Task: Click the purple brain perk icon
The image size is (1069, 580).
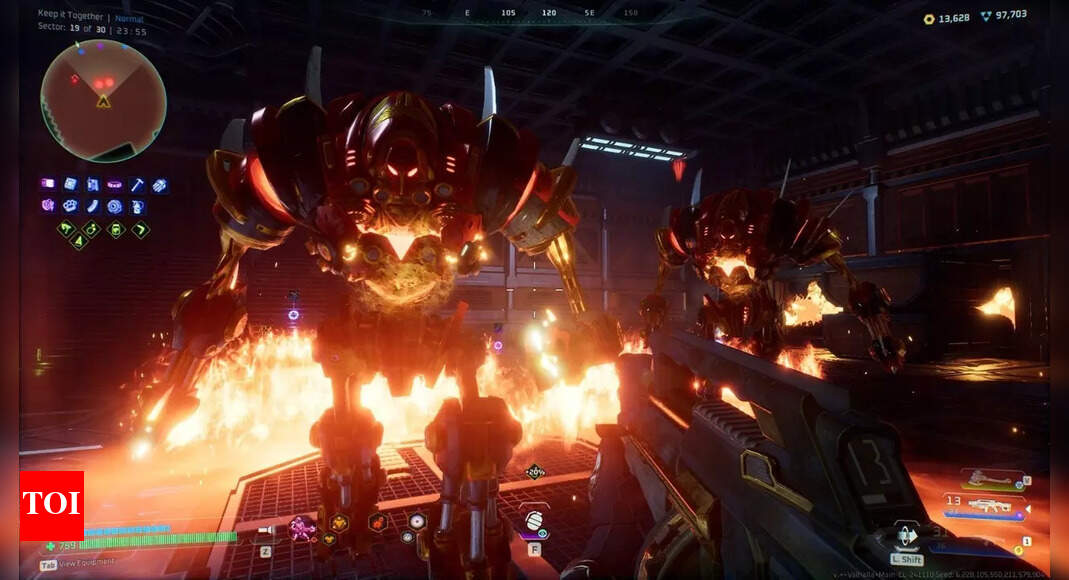Action: (x=48, y=206)
